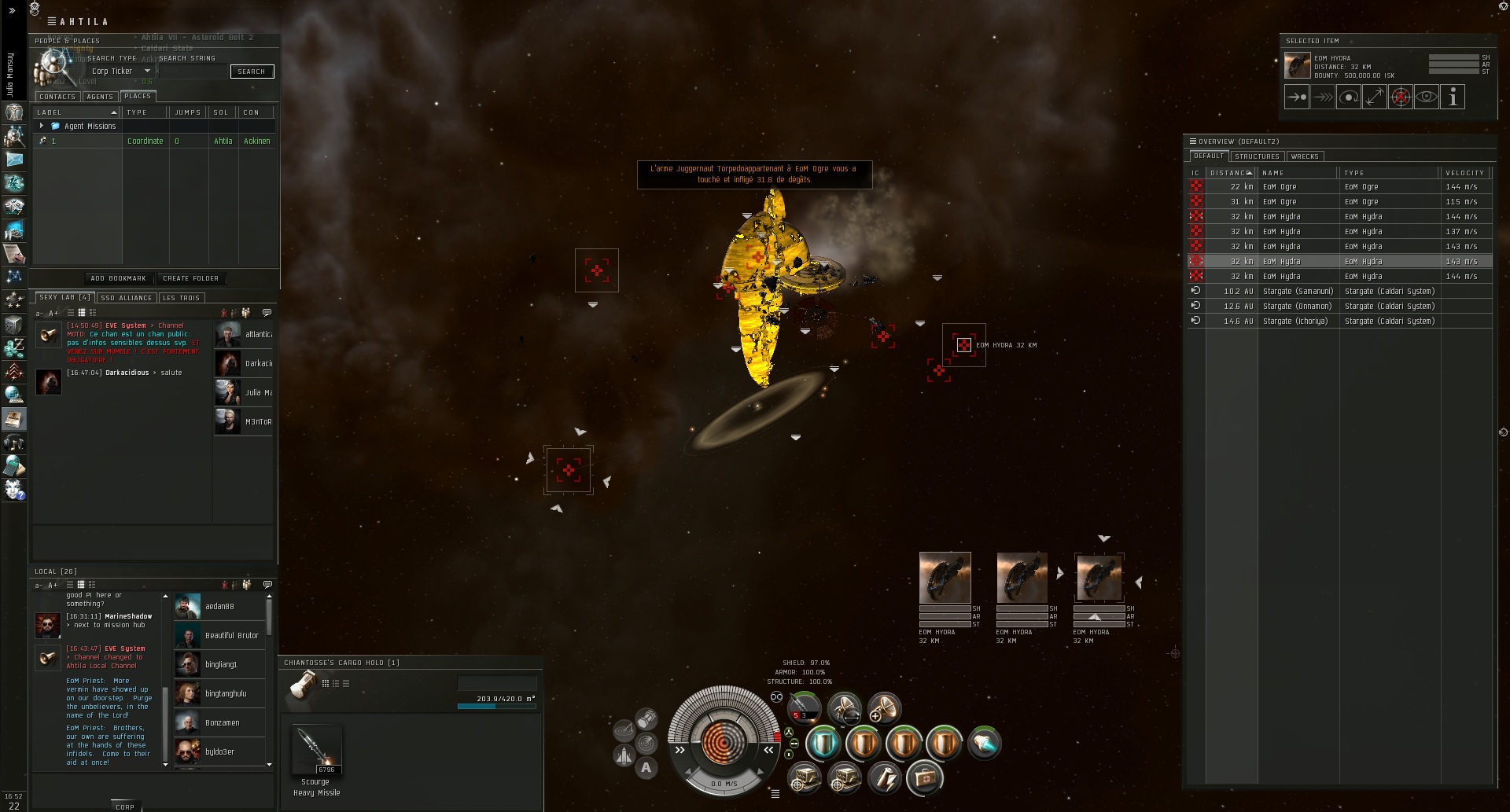Open the Corp Ticker search type dropdown

click(146, 72)
